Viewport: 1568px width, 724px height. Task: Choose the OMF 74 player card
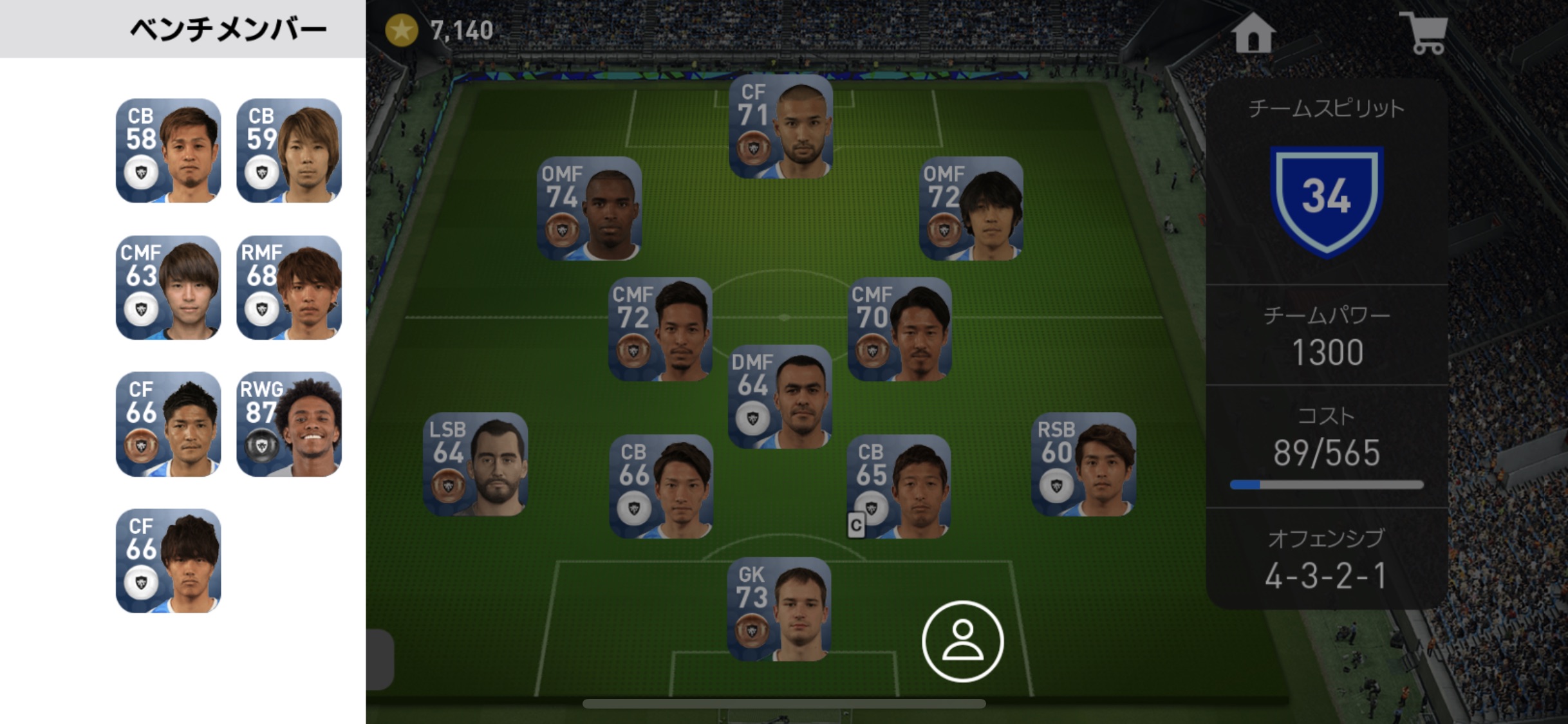[589, 209]
